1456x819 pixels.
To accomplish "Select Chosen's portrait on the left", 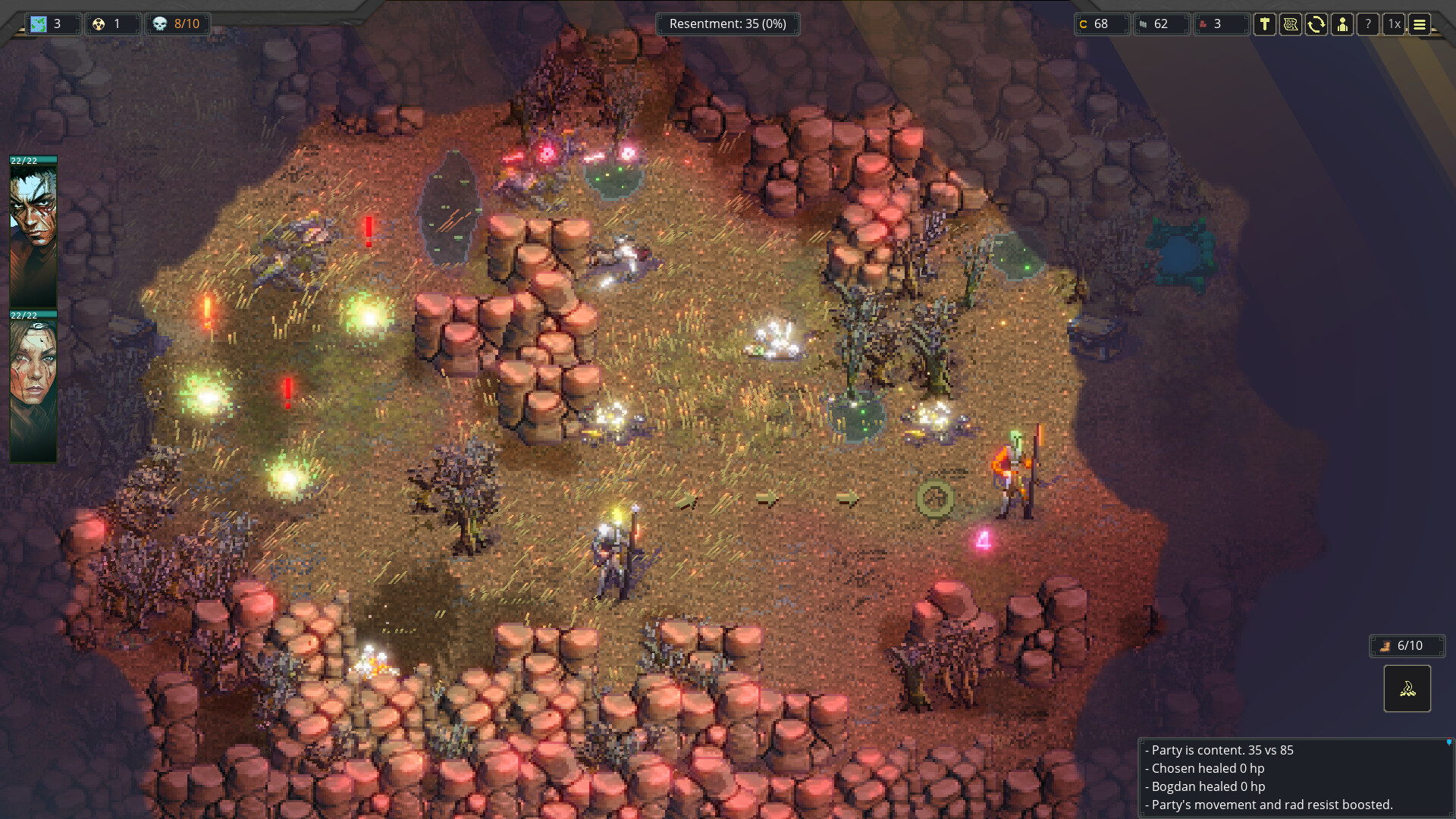I will pyautogui.click(x=33, y=227).
